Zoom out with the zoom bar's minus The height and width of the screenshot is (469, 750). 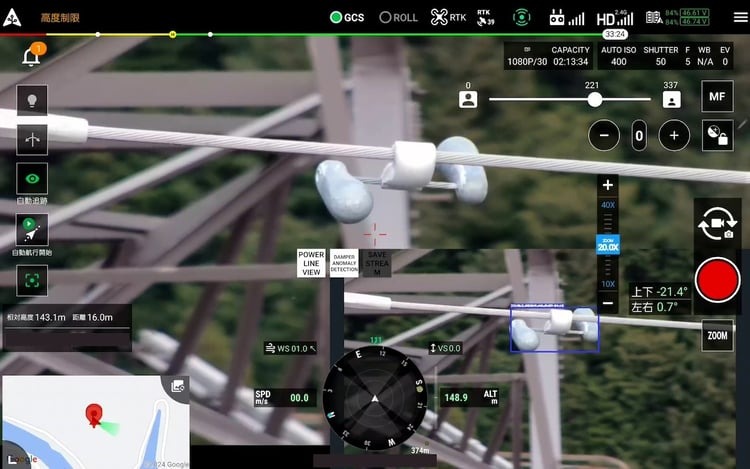[608, 303]
